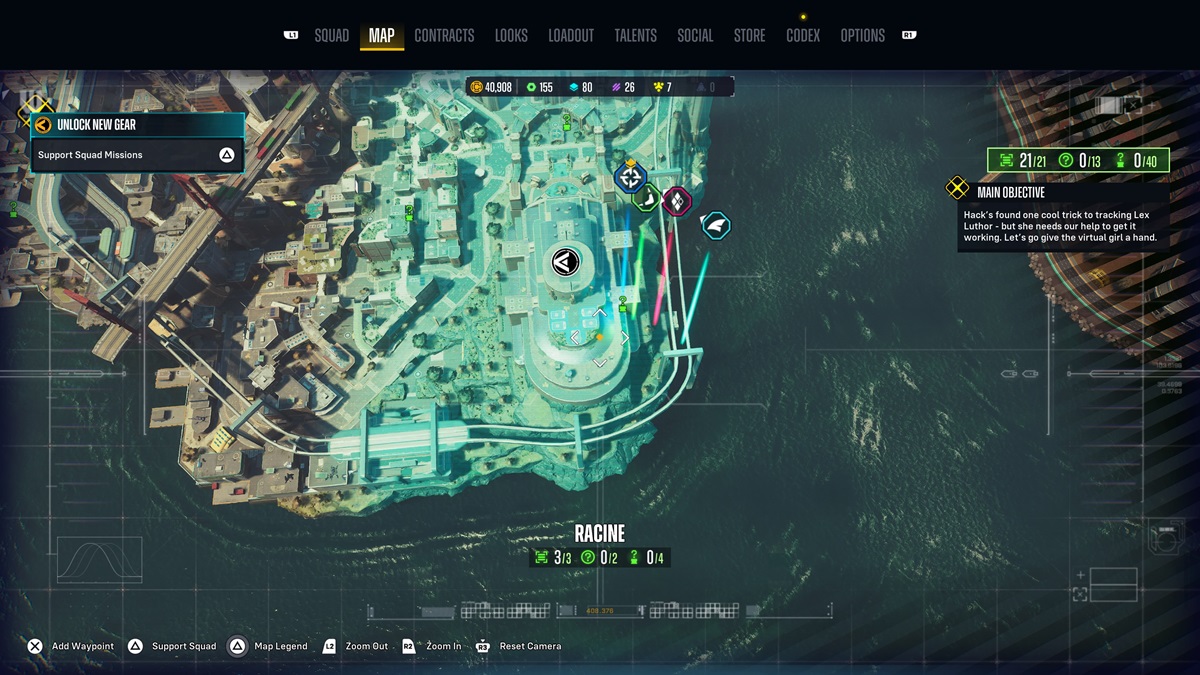The width and height of the screenshot is (1200, 675).
Task: Open the Loadout tab
Action: tap(571, 36)
